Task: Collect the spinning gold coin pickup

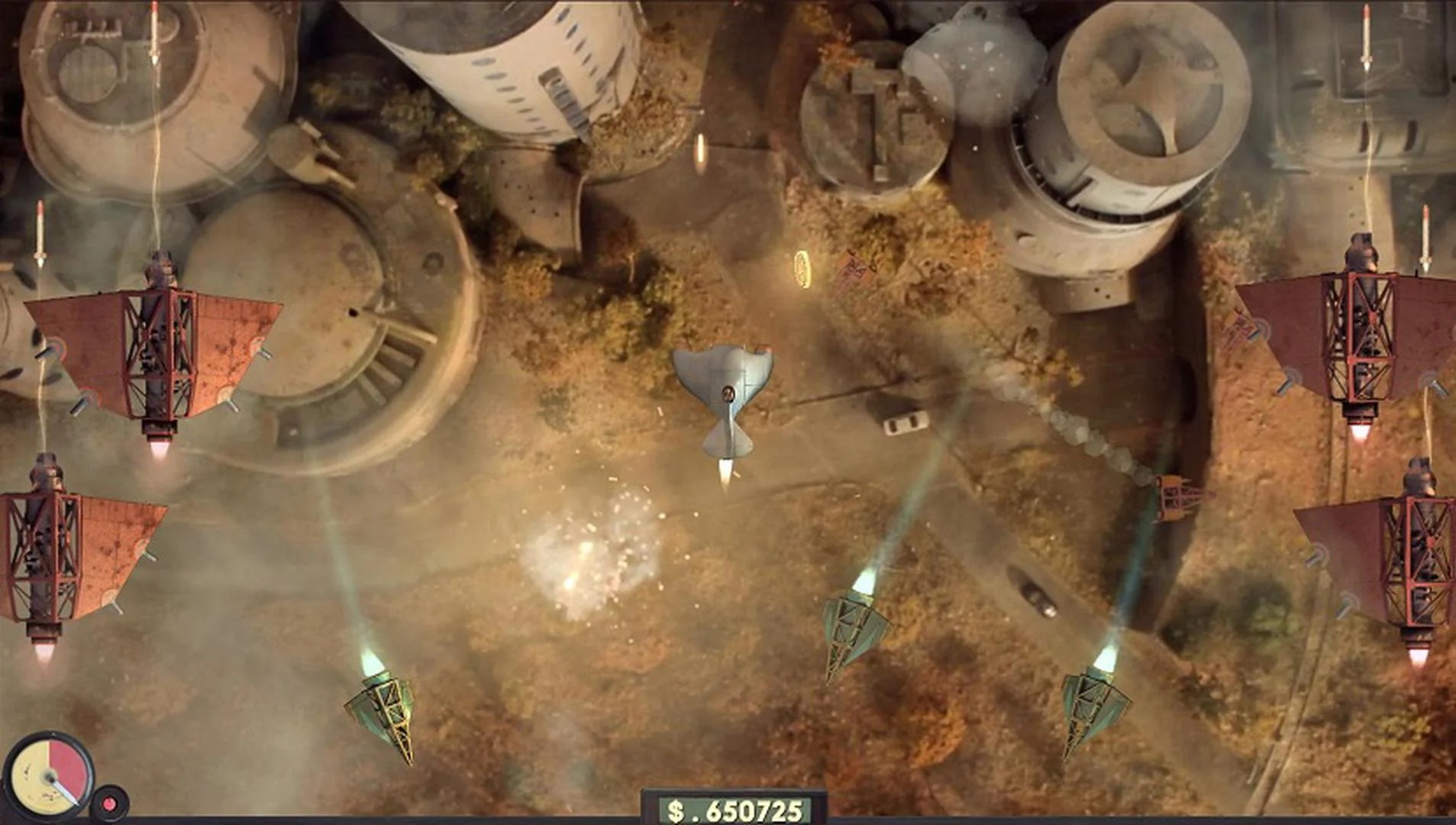Action: (804, 269)
